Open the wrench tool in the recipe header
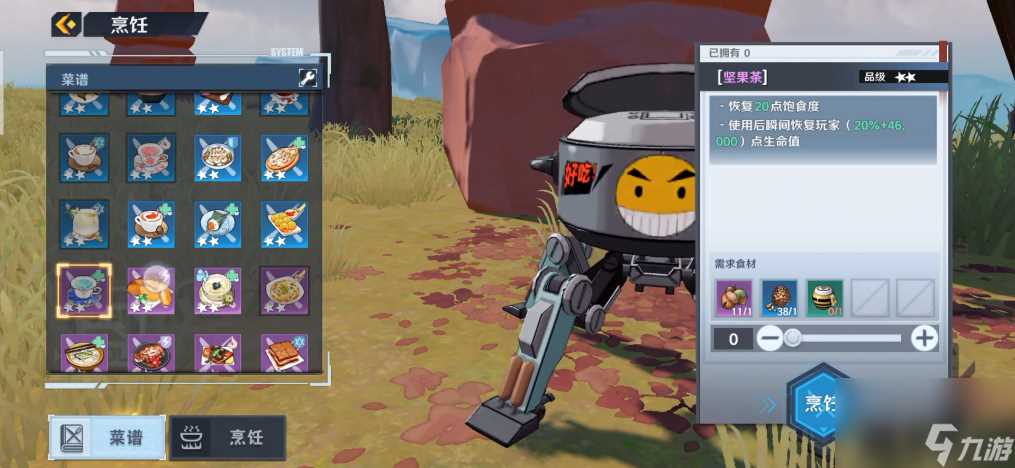 (307, 78)
